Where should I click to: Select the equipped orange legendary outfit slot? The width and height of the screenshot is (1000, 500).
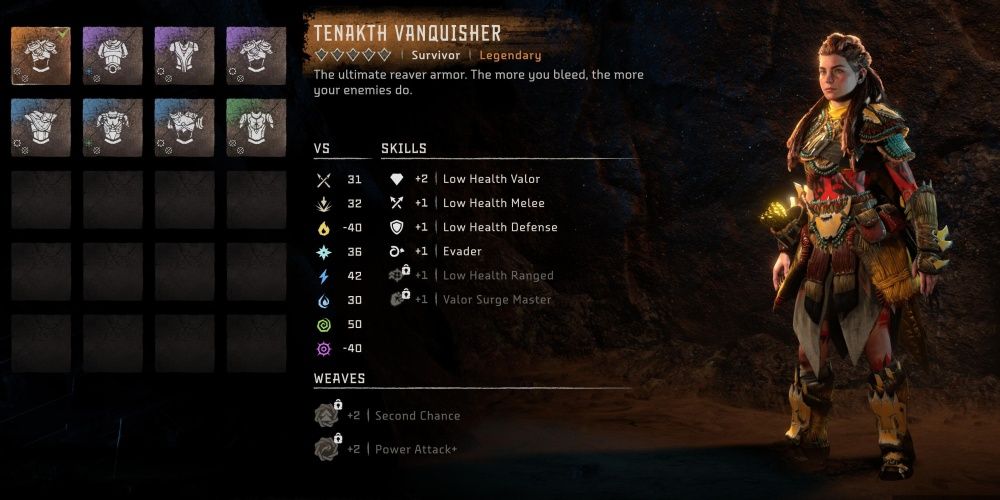[x=41, y=56]
